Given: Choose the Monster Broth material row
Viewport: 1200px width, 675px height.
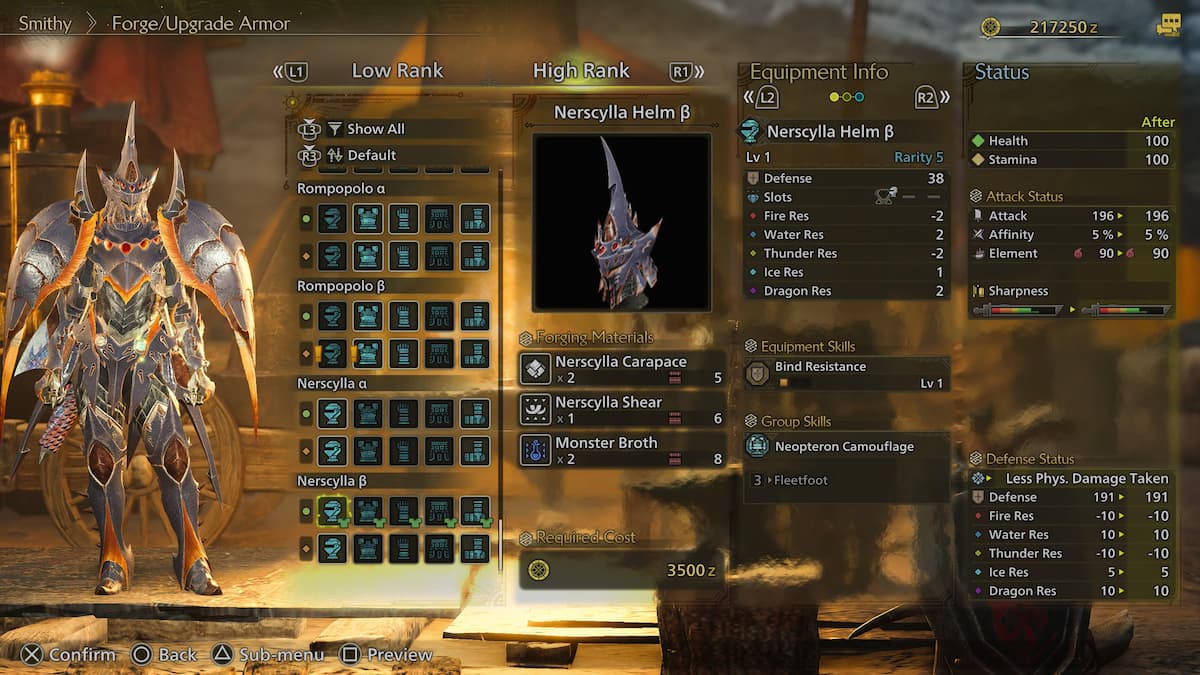Looking at the screenshot, I should click(x=621, y=450).
